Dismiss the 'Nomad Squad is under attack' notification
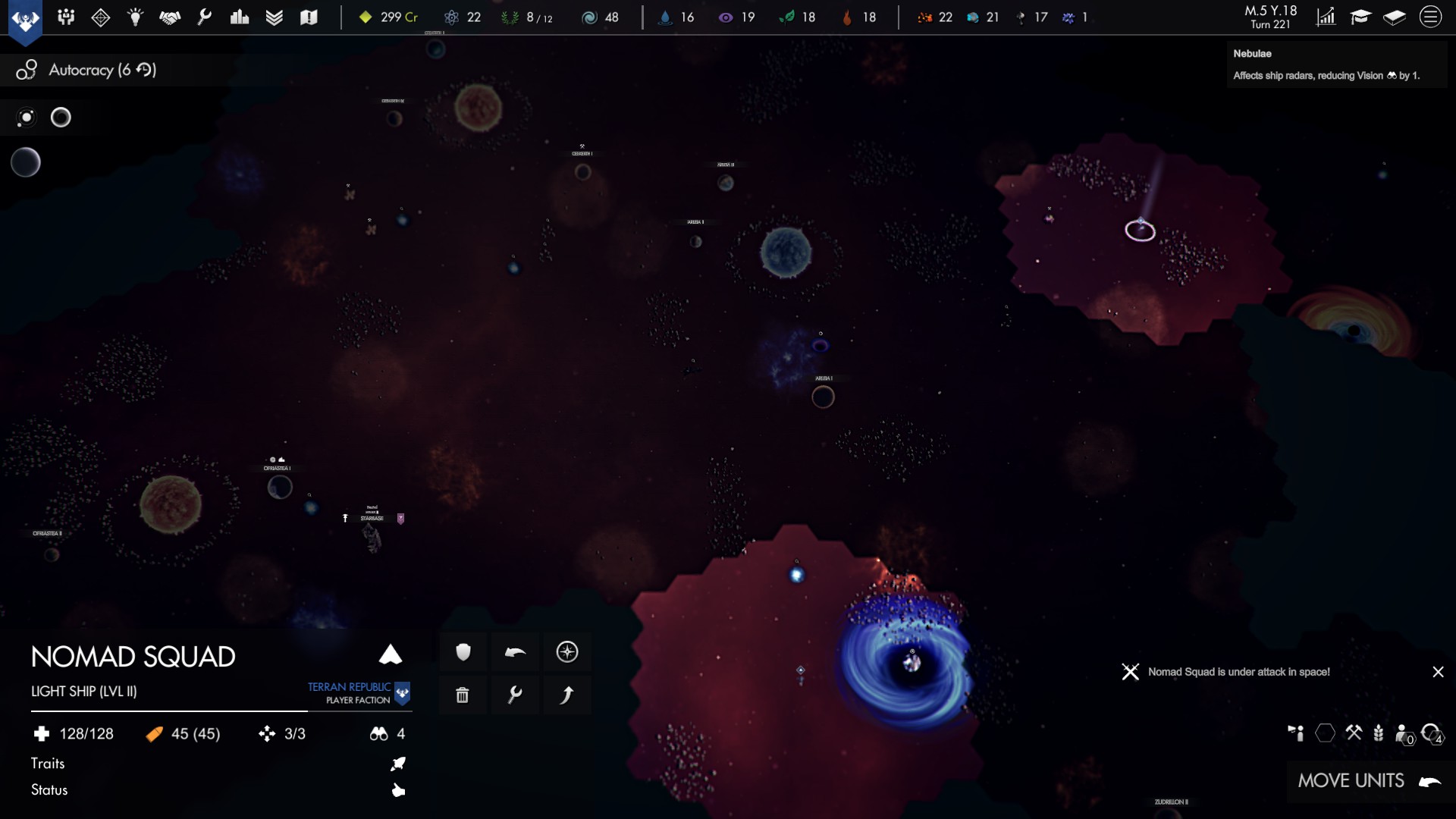This screenshot has width=1456, height=819. click(1439, 672)
